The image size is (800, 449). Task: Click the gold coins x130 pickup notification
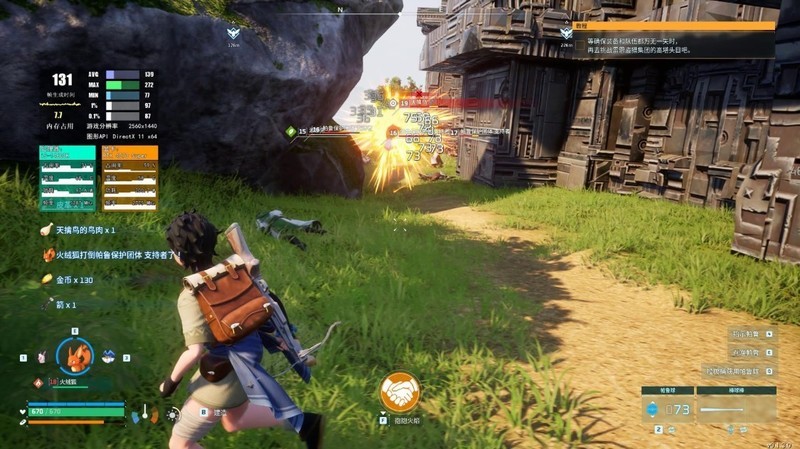tap(70, 280)
